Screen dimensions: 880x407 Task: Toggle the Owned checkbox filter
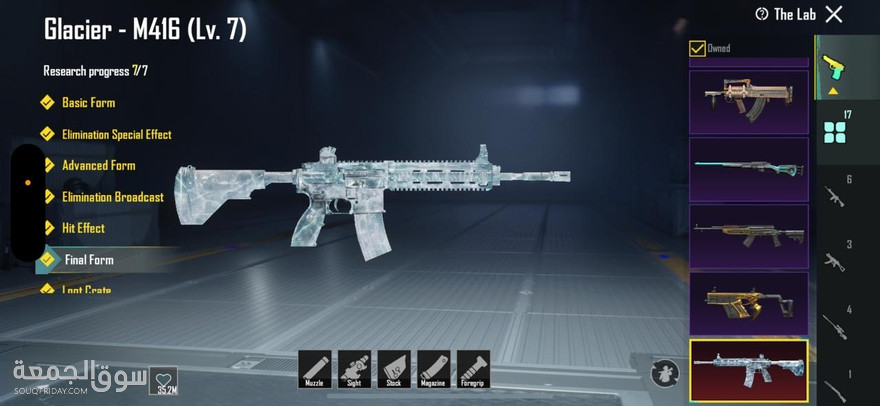pyautogui.click(x=697, y=48)
